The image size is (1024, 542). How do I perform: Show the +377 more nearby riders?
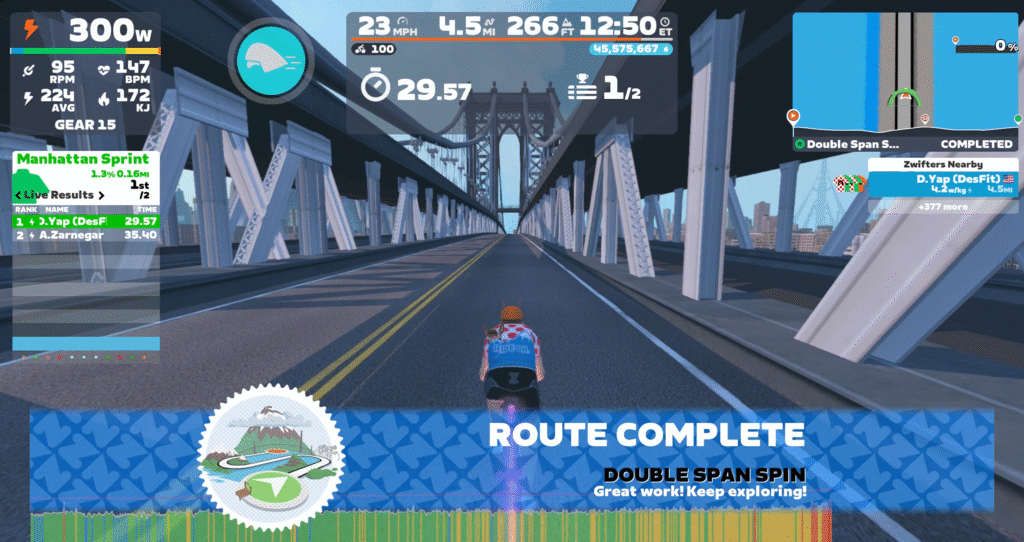pos(941,207)
